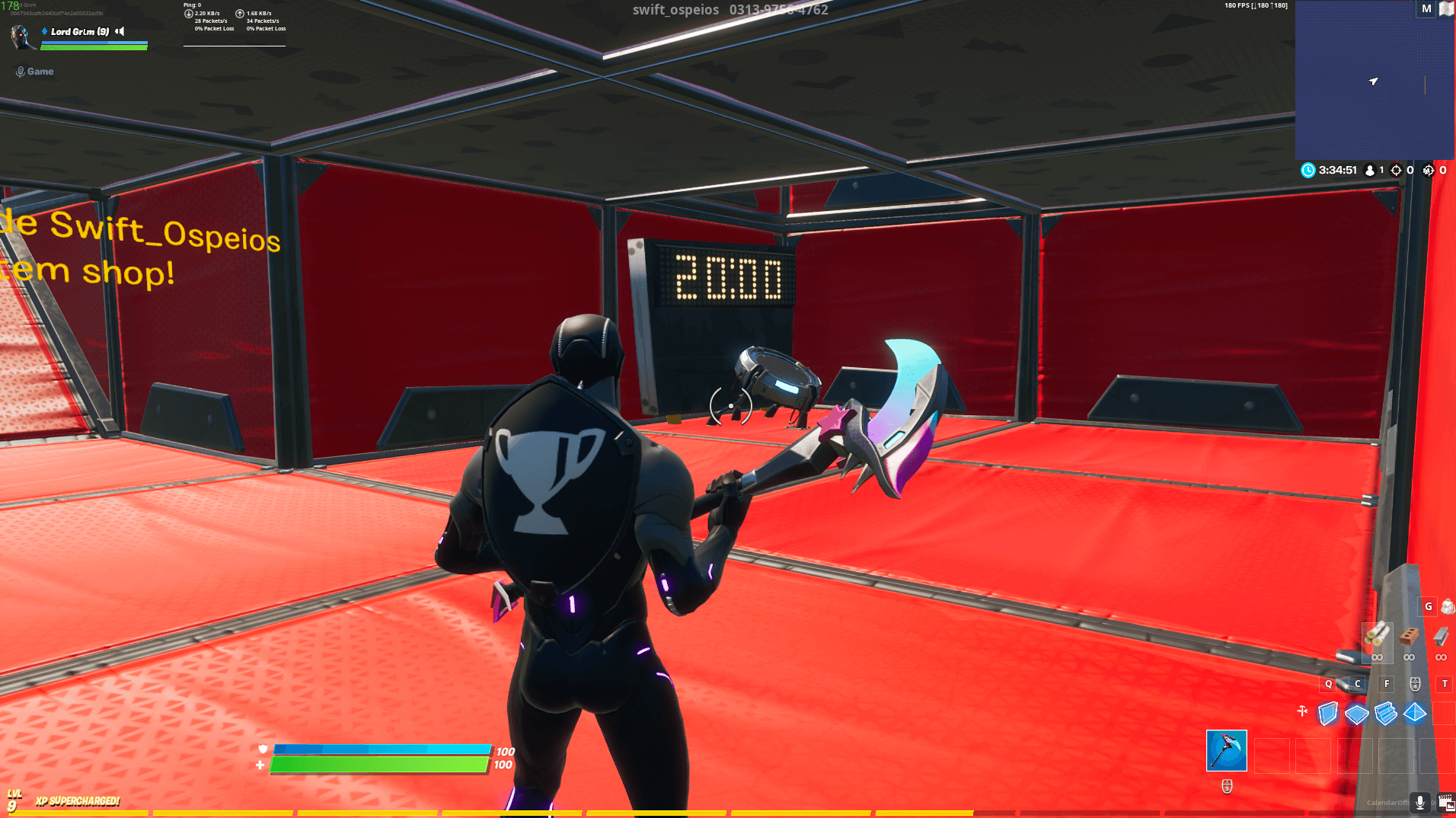This screenshot has width=1456, height=818.
Task: Mute Lord Grim using the speaker icon
Action: click(120, 31)
